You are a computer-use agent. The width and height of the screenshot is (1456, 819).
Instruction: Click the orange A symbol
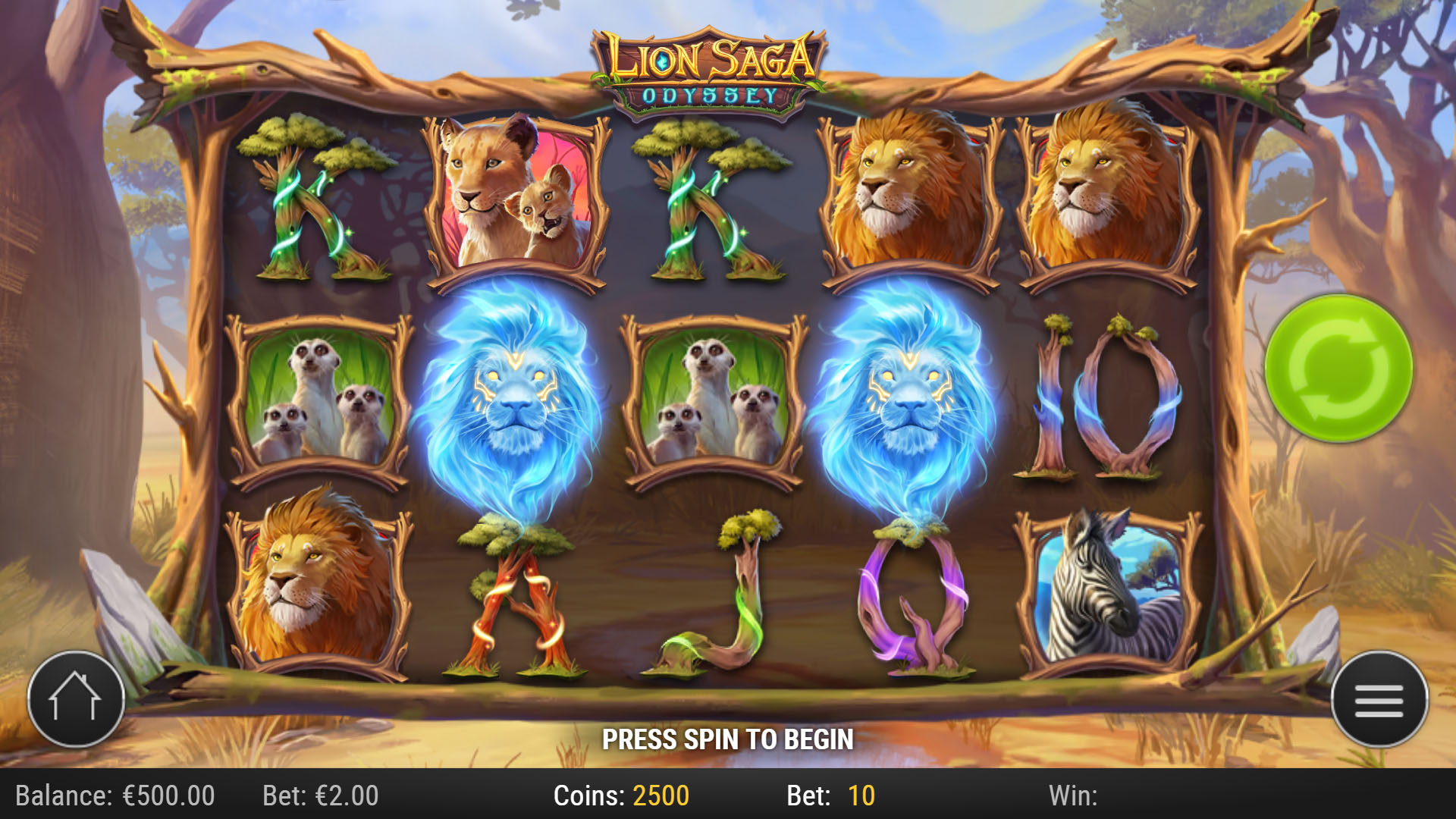point(516,599)
